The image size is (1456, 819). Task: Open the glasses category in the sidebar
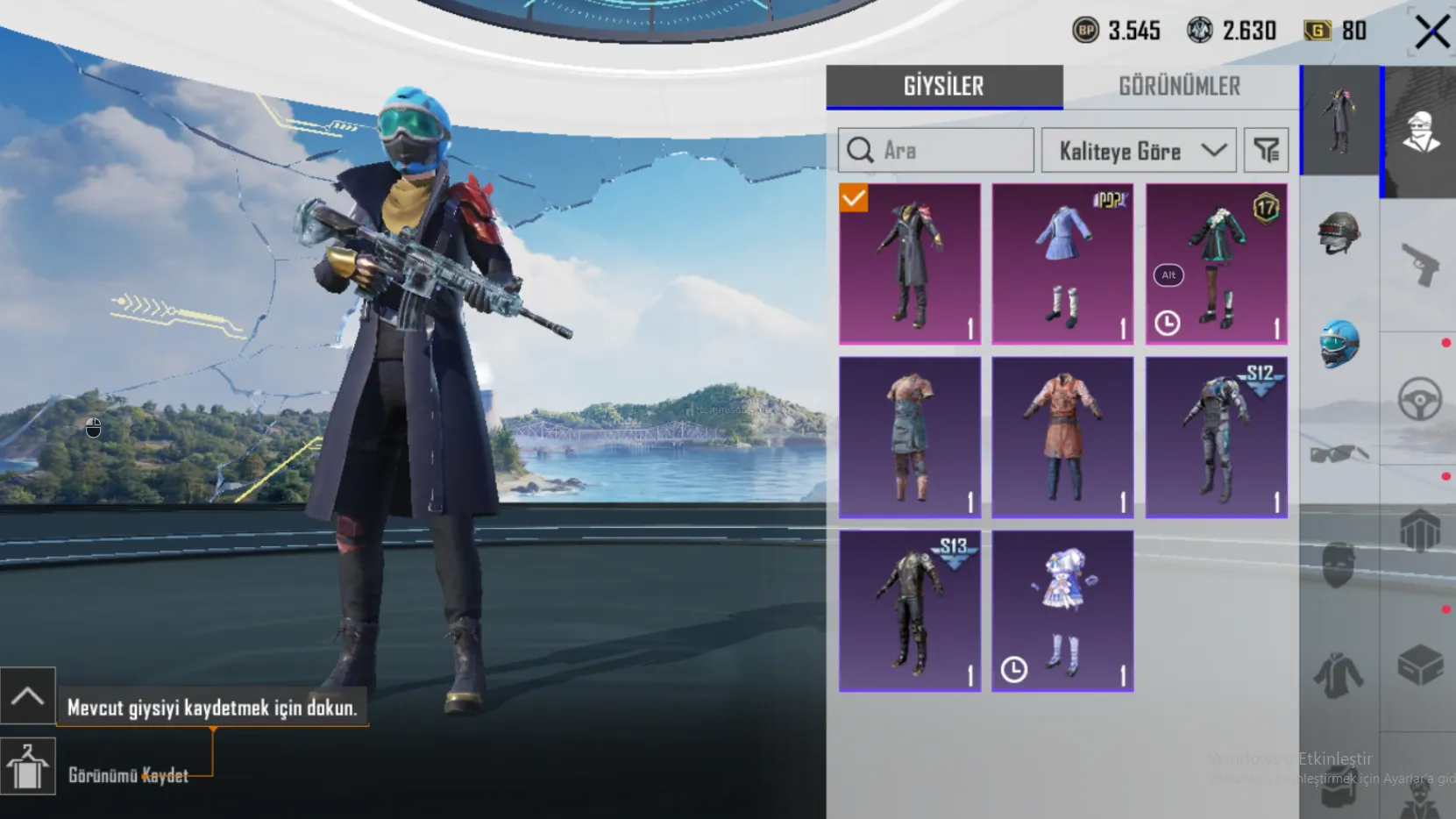click(1339, 453)
